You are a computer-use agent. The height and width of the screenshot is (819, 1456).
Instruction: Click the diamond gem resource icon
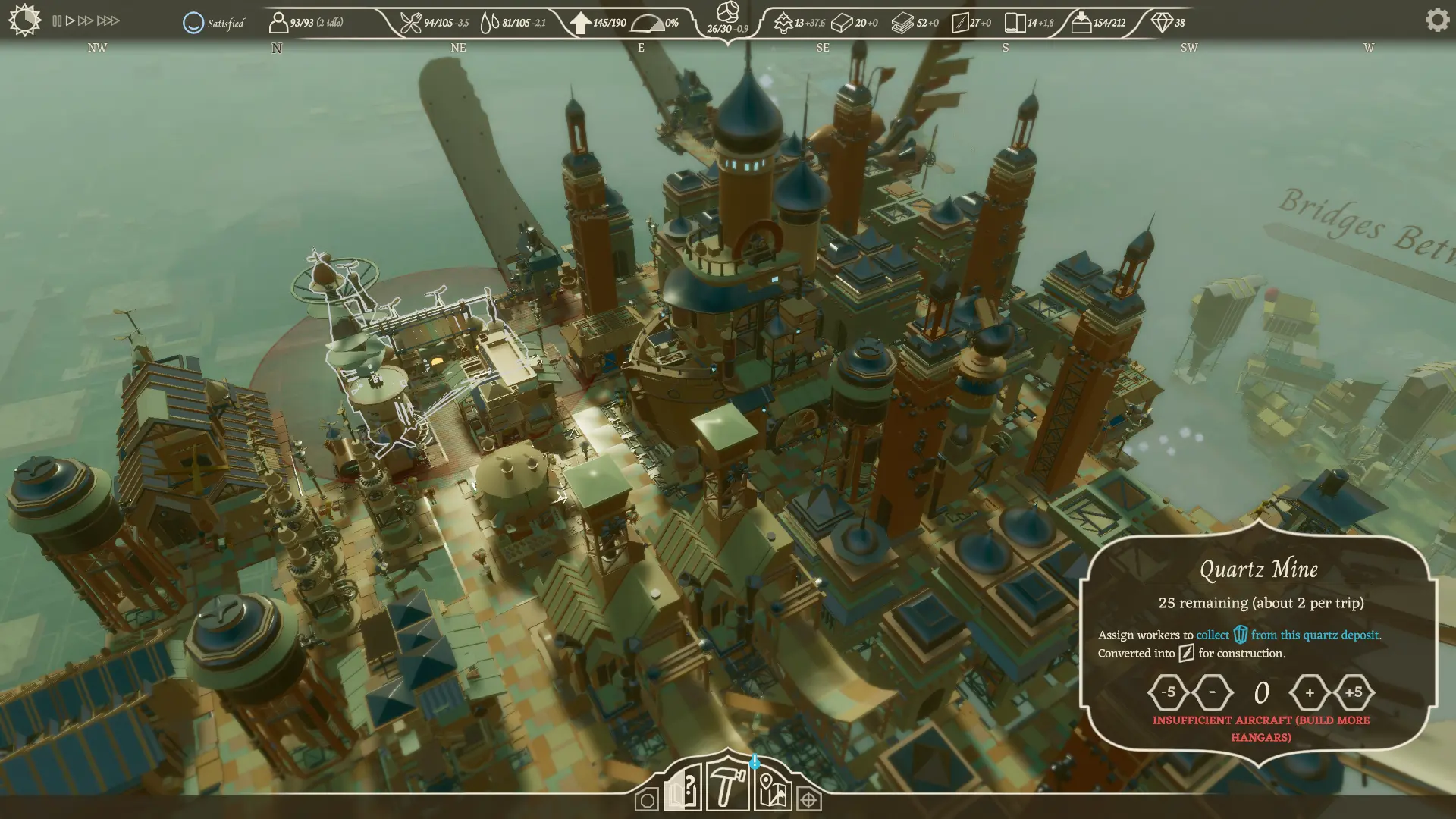point(1162,23)
